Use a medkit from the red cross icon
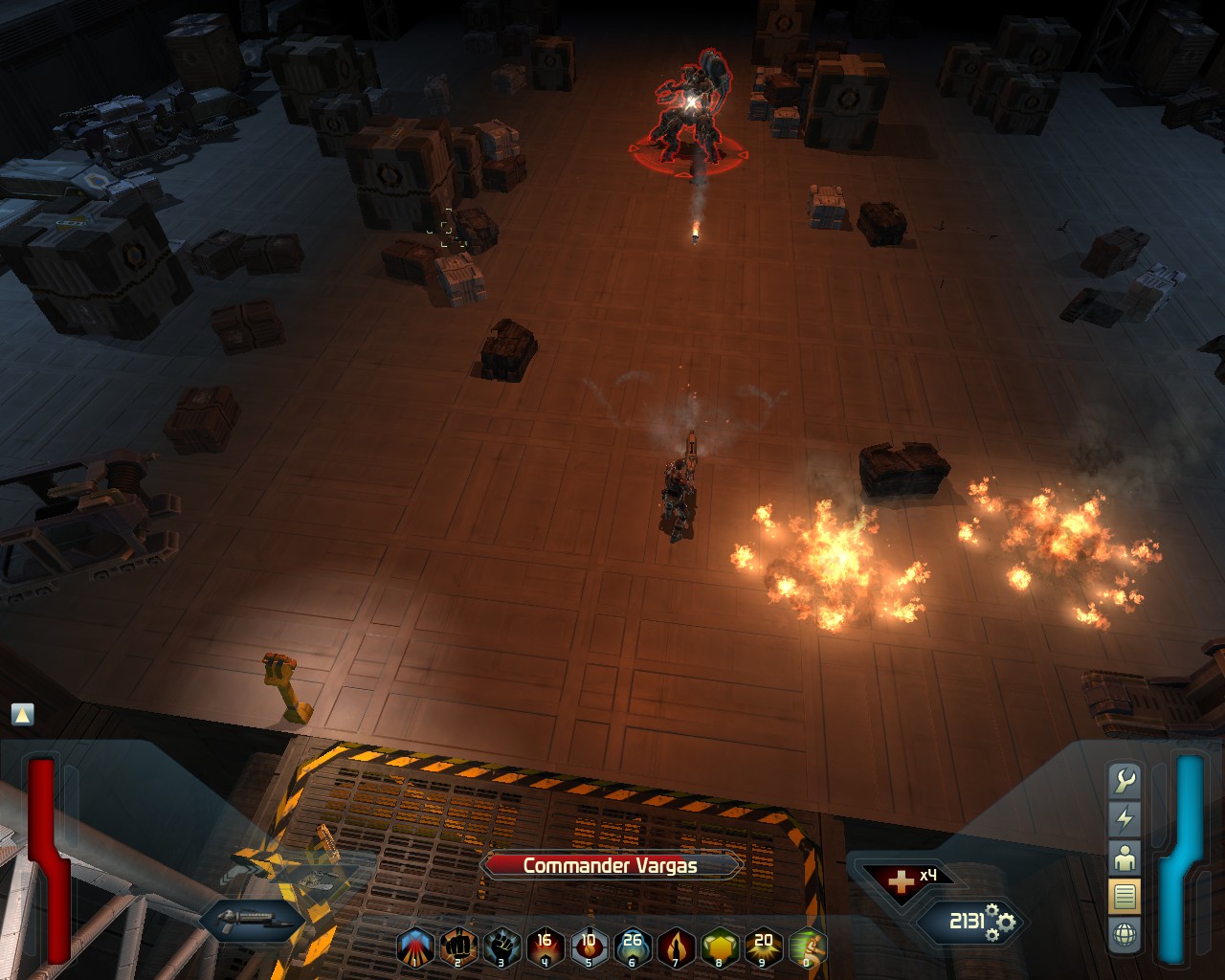Screen dimensions: 1225x980 (901, 880)
